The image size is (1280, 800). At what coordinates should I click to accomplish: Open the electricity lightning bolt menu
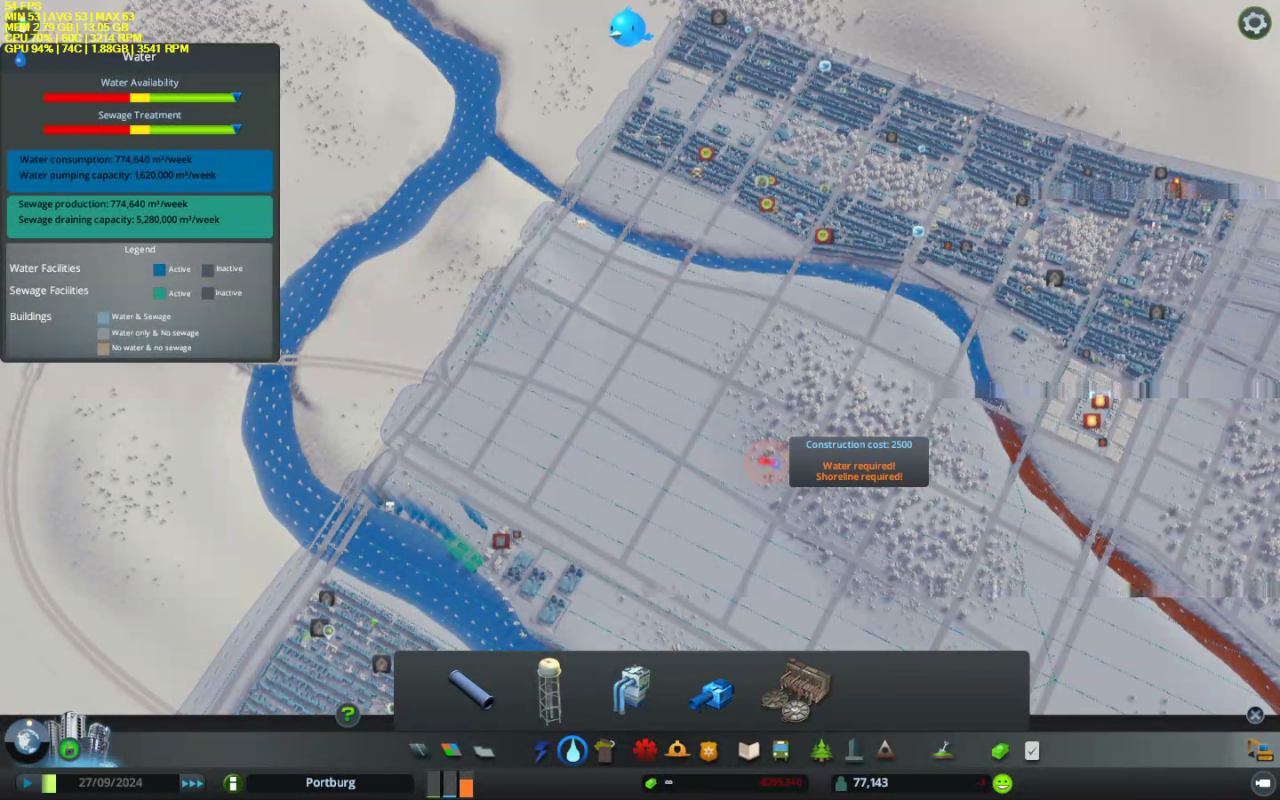[541, 750]
